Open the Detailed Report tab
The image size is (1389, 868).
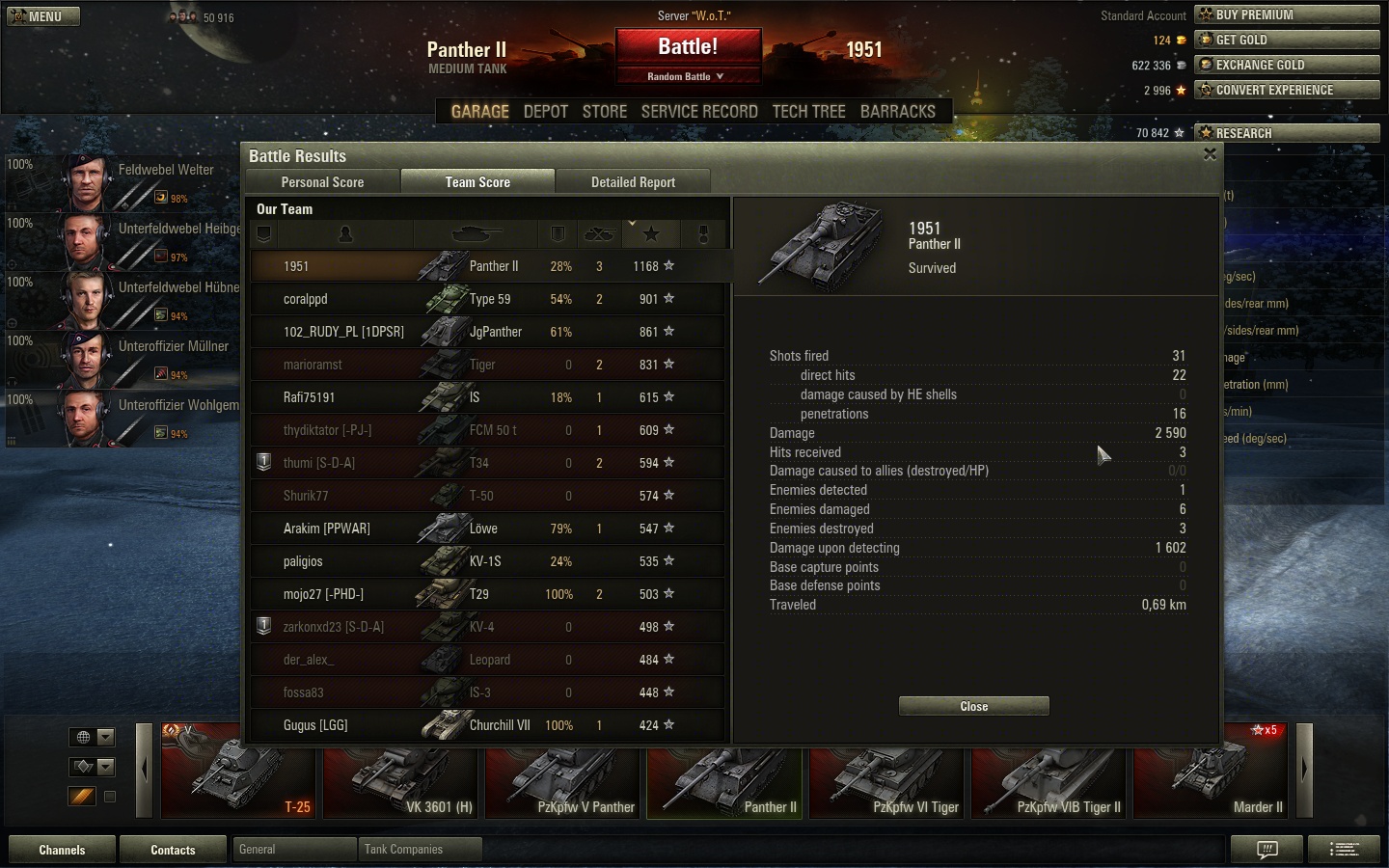[633, 182]
